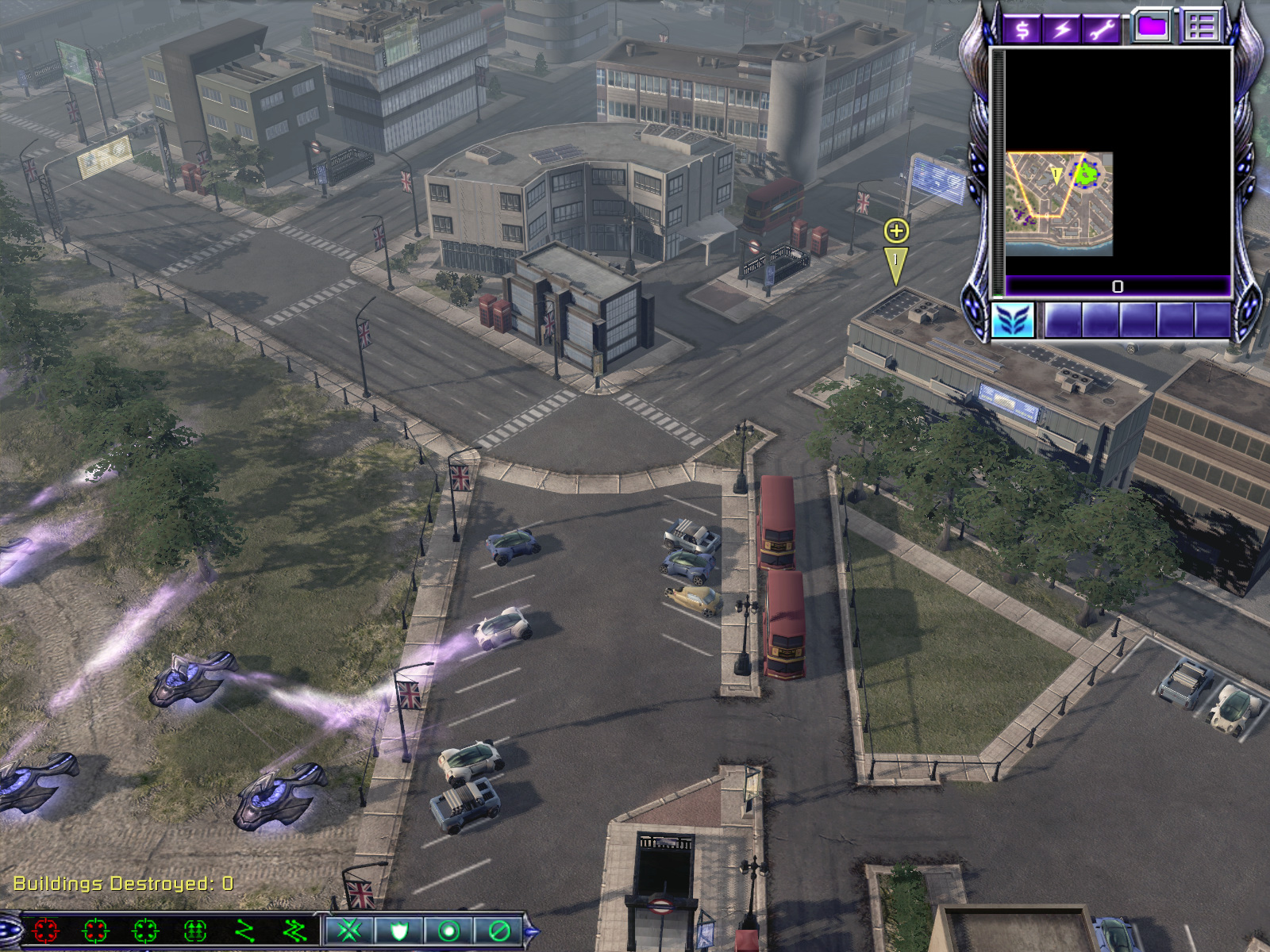The image size is (1270, 952).
Task: Toggle power mode with the lightning button
Action: [x=1062, y=29]
